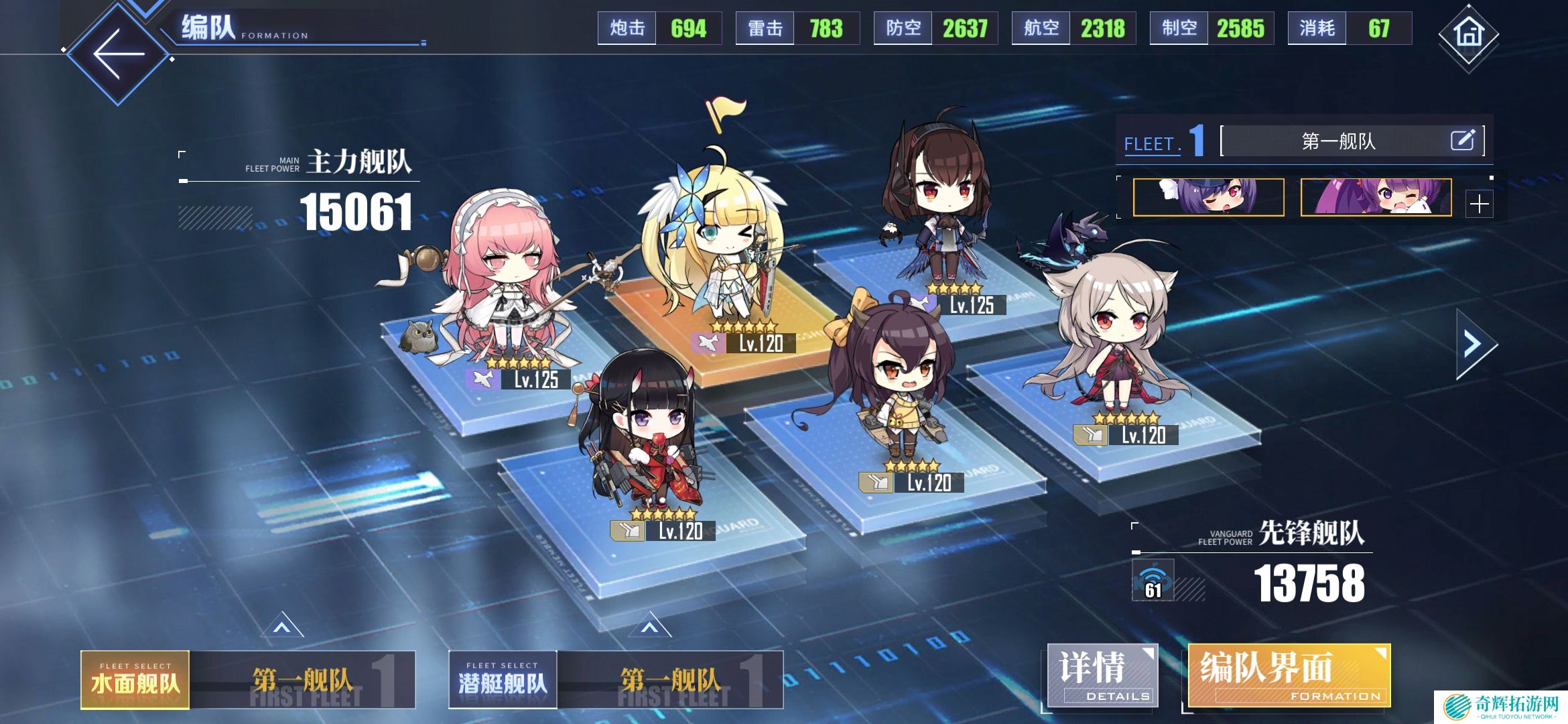
Task: Add a new commander cat slot
Action: (x=1479, y=204)
